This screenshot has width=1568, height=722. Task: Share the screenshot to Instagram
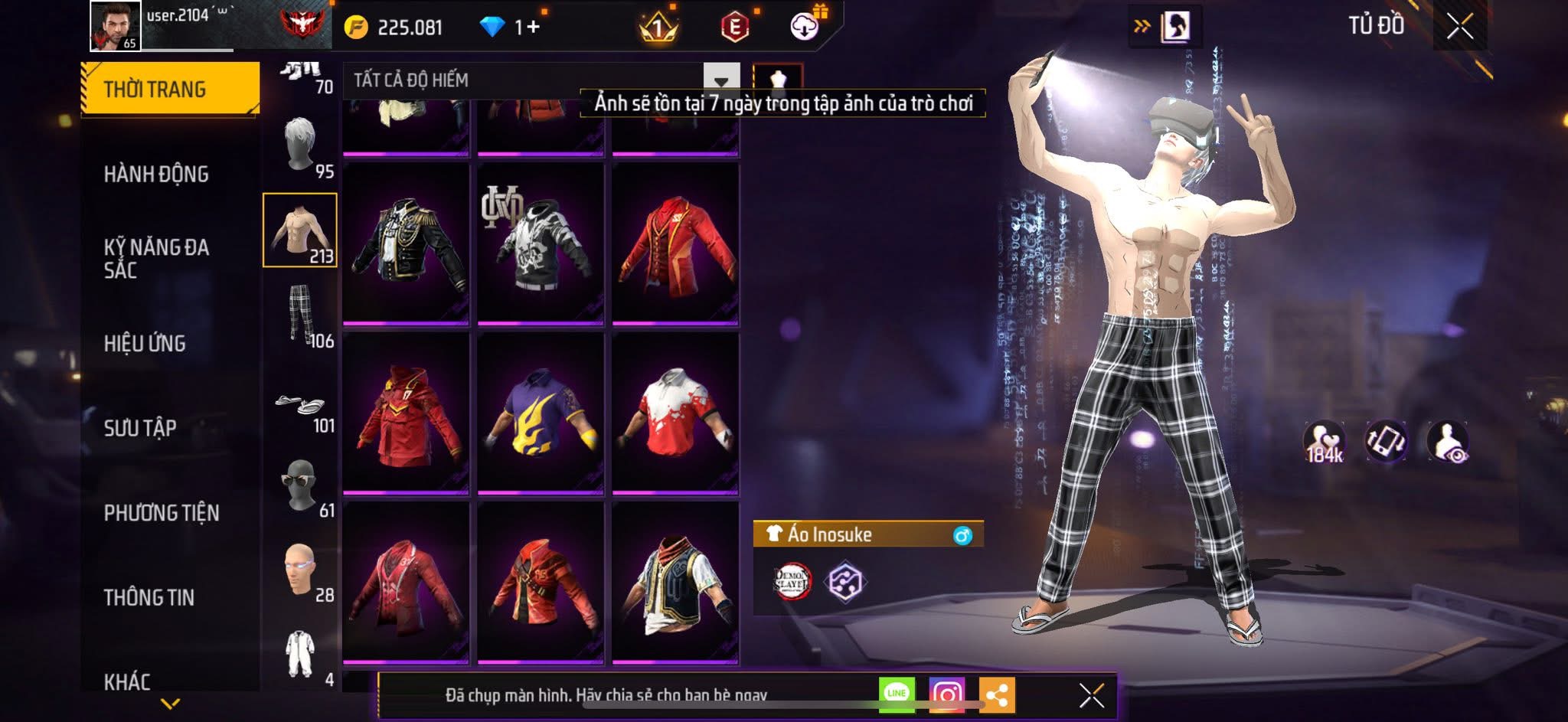coord(946,694)
